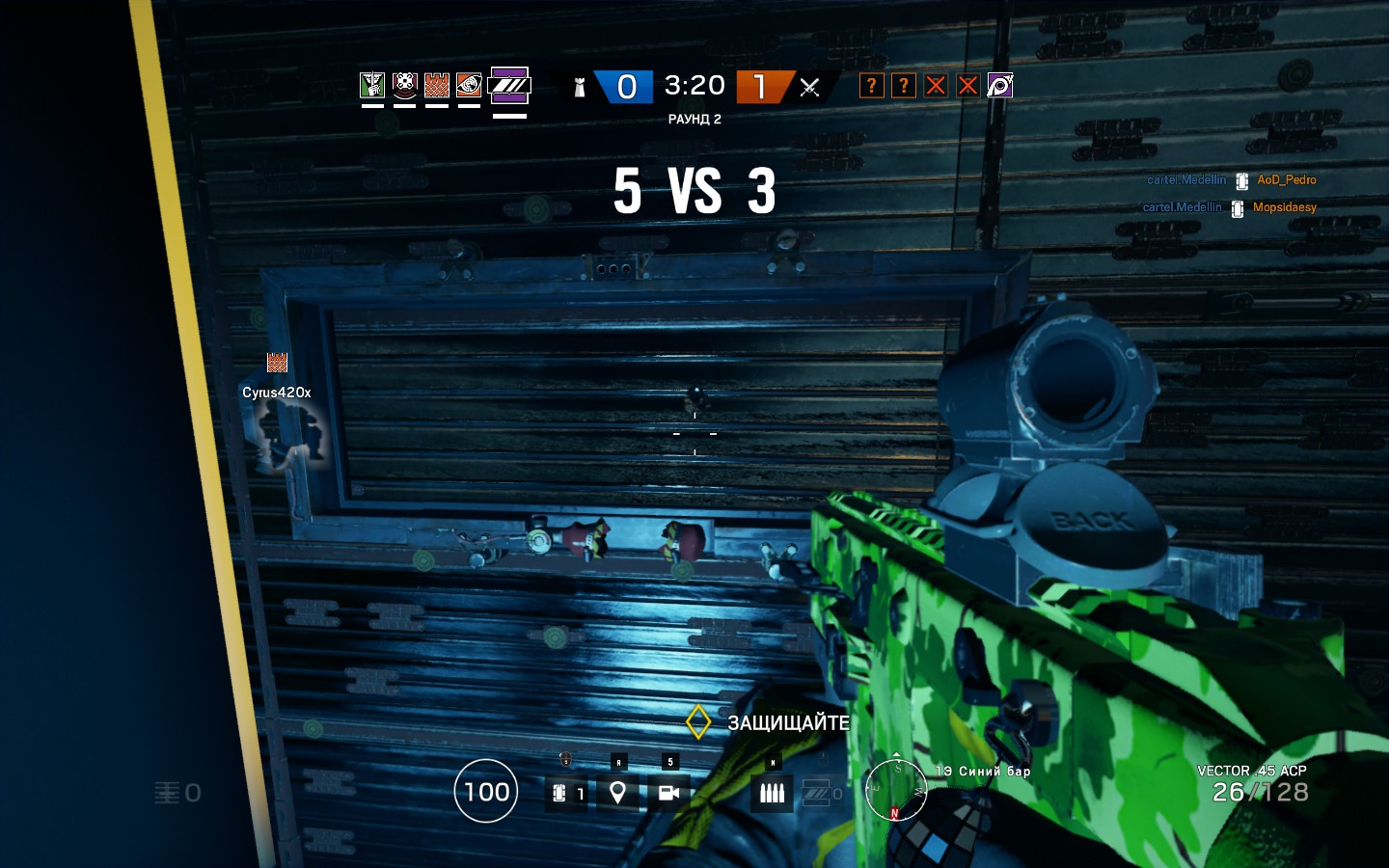Click the ammunition icon bound to N
This screenshot has height=868, width=1389.
pyautogui.click(x=772, y=792)
